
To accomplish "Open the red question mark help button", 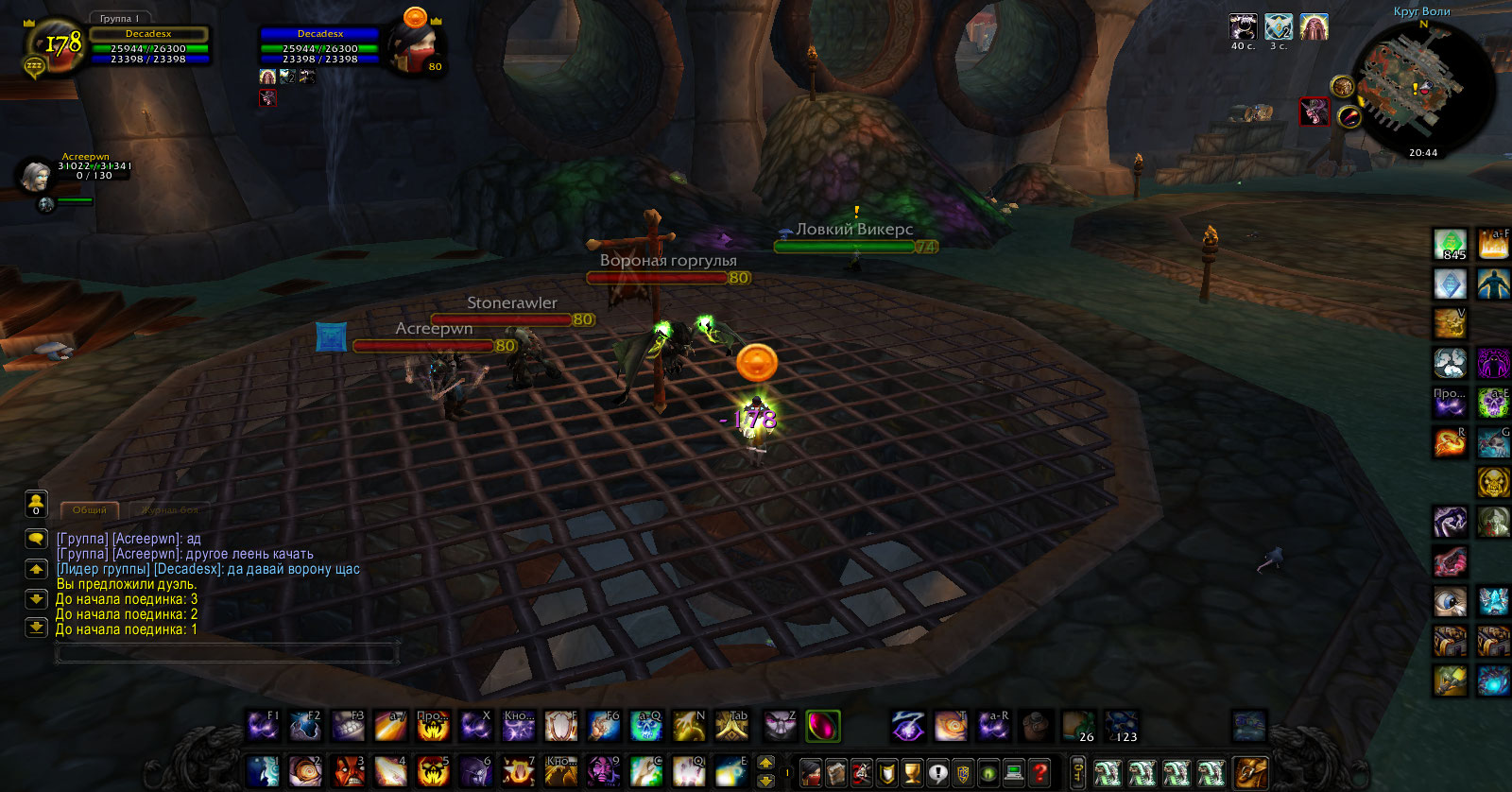I will pos(1039,772).
